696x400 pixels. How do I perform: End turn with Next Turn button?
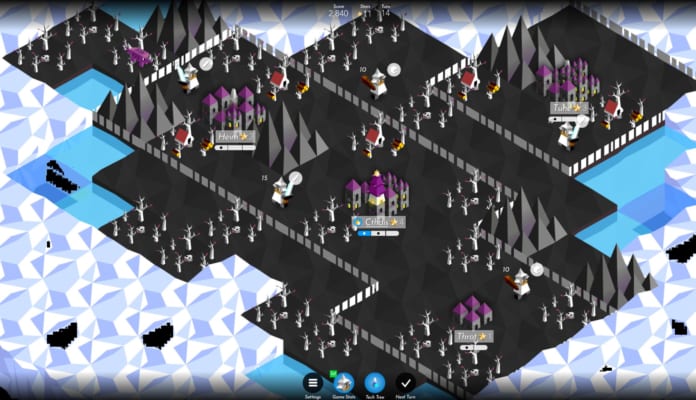pyautogui.click(x=405, y=382)
